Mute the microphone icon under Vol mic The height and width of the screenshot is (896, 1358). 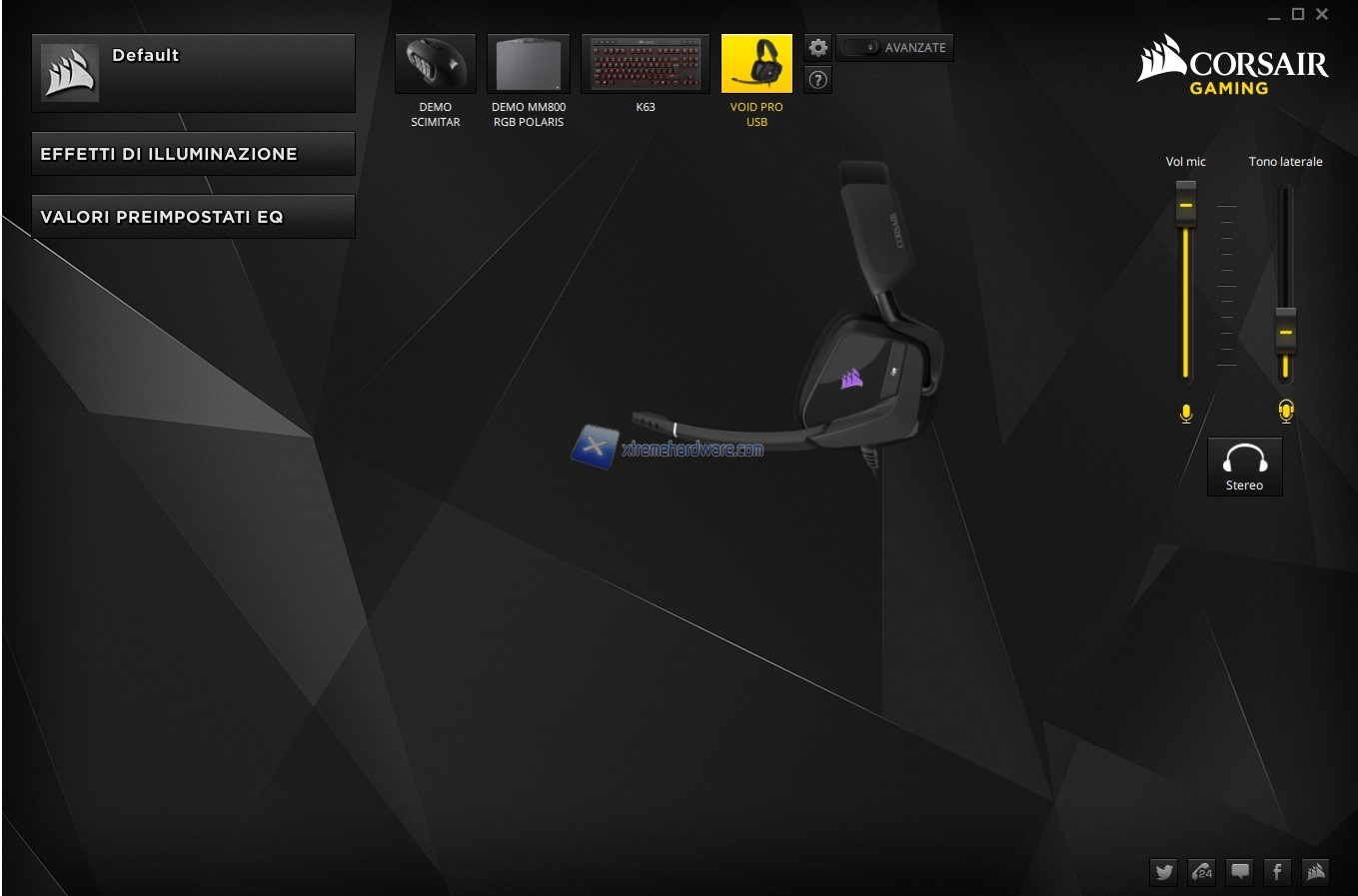[1186, 414]
